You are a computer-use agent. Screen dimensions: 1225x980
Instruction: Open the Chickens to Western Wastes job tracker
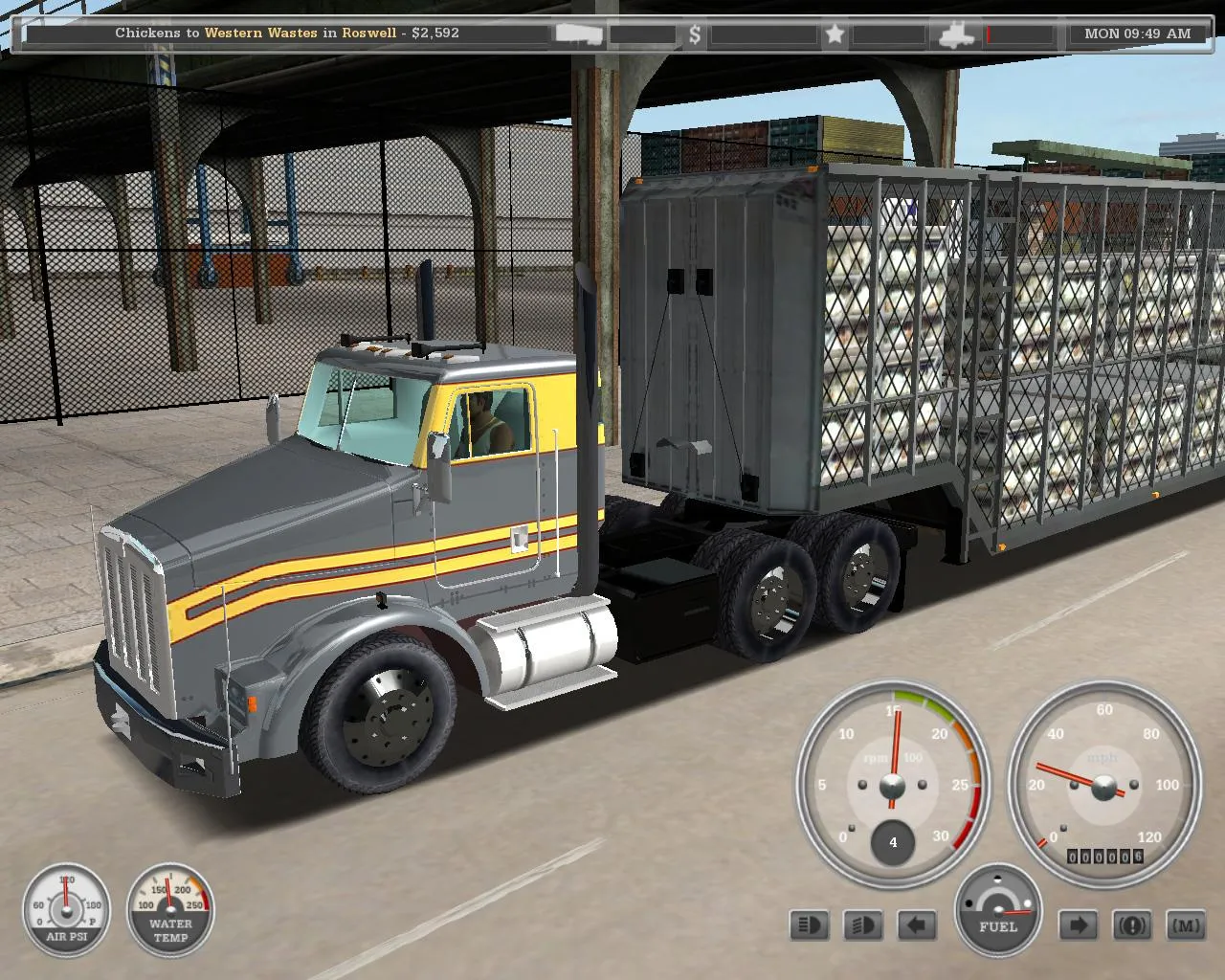click(x=287, y=33)
